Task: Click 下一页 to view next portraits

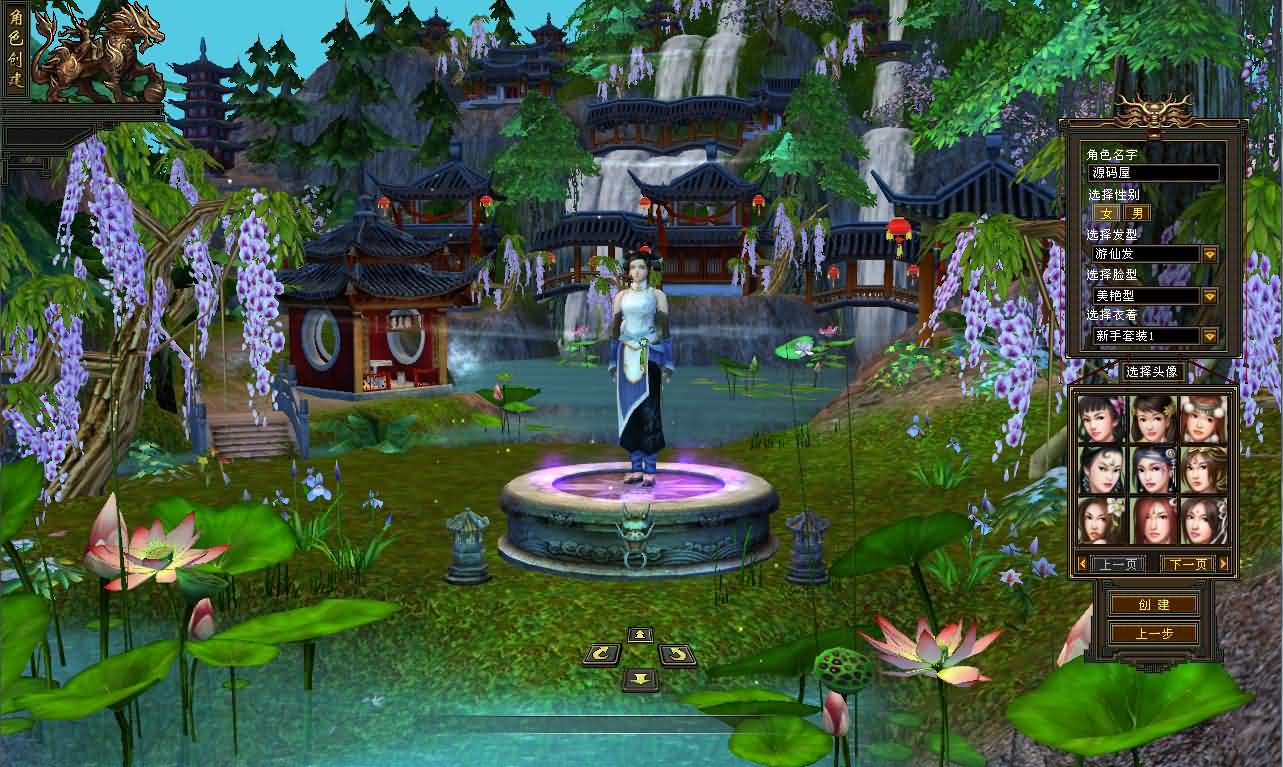Action: pos(1186,564)
